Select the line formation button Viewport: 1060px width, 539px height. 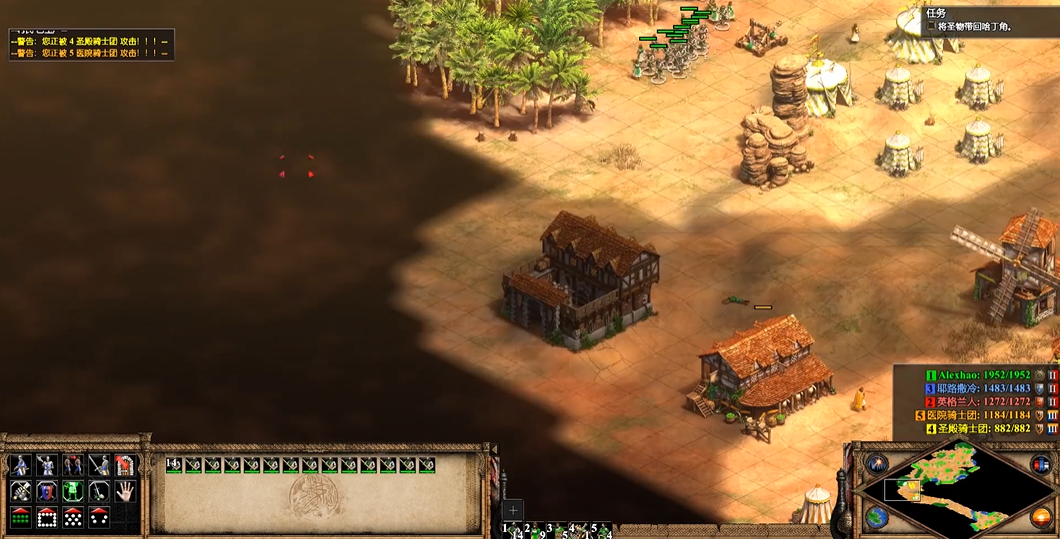21,517
